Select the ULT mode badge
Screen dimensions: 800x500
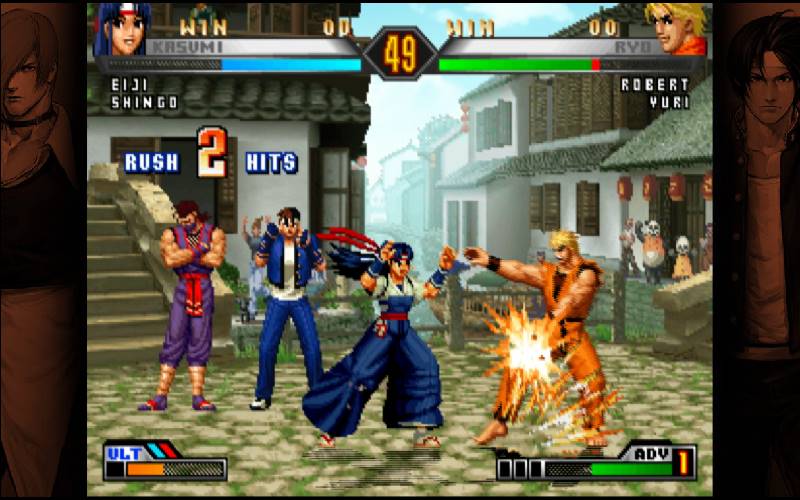coord(124,452)
